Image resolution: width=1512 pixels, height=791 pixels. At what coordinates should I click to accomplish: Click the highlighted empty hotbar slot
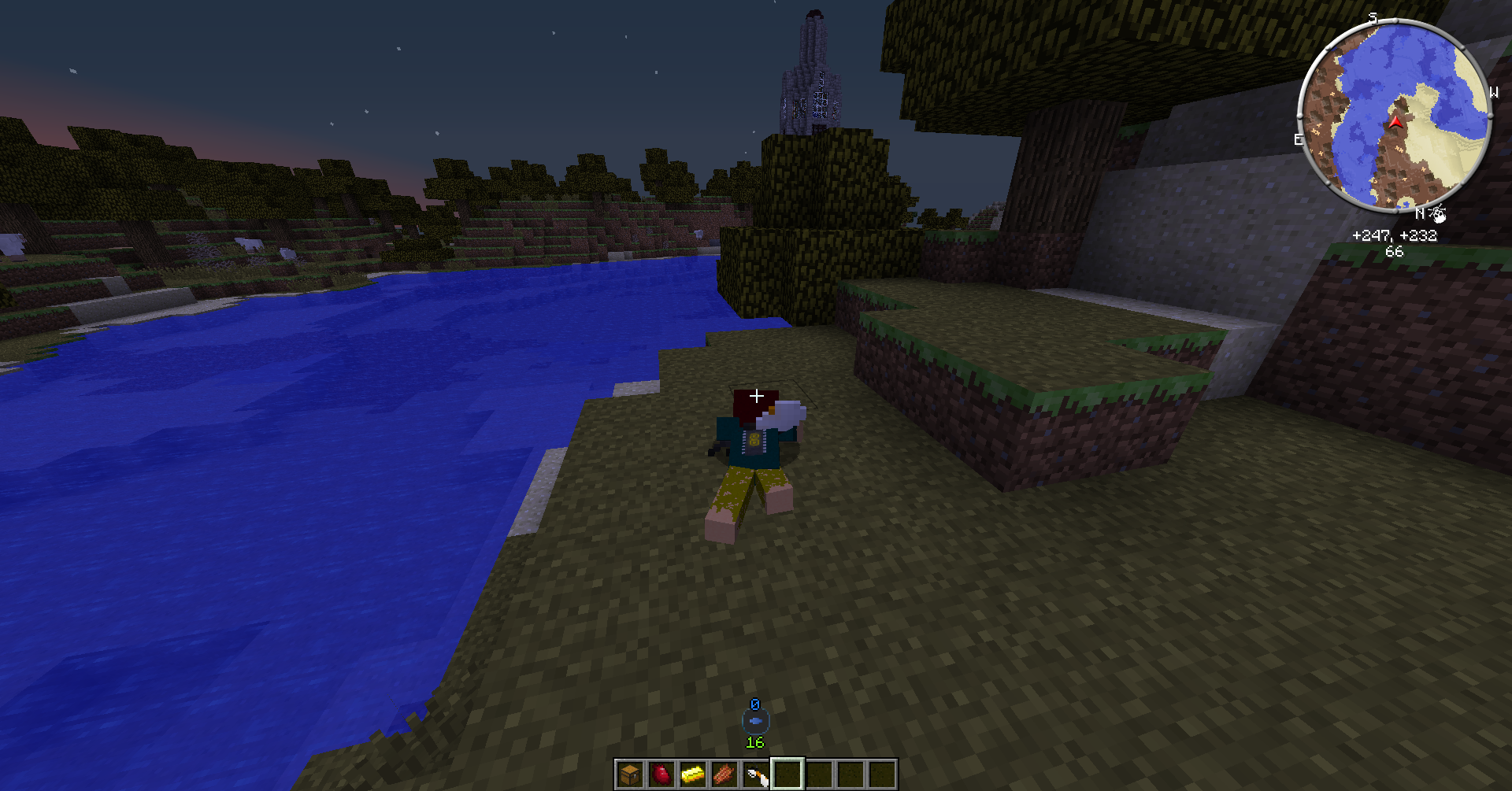(787, 774)
